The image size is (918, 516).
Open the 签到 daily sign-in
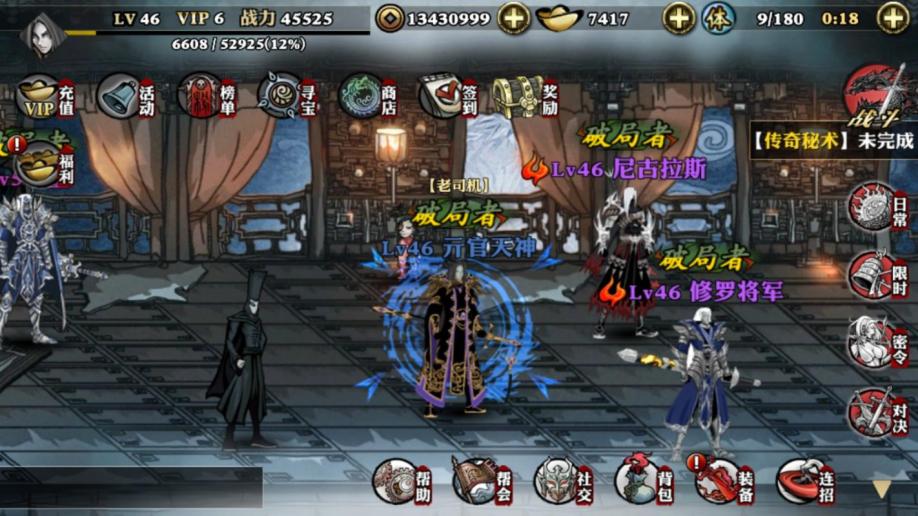(445, 97)
